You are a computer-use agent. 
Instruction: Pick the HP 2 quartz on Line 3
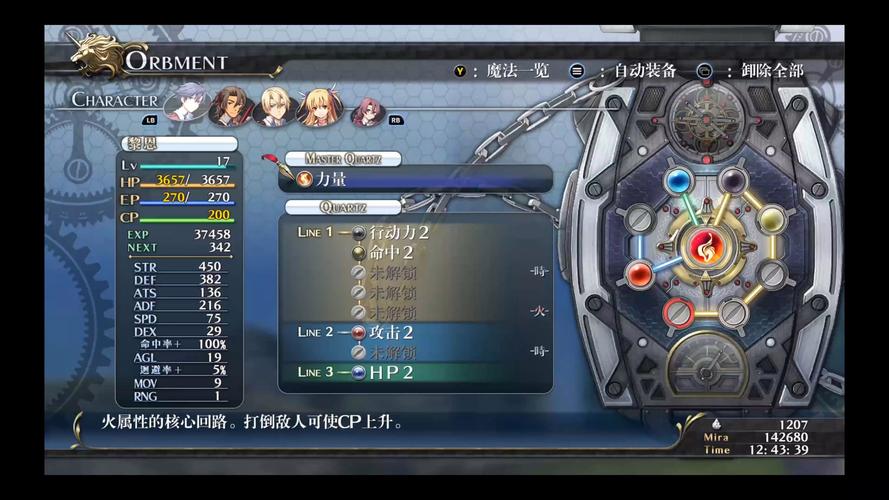click(x=391, y=372)
